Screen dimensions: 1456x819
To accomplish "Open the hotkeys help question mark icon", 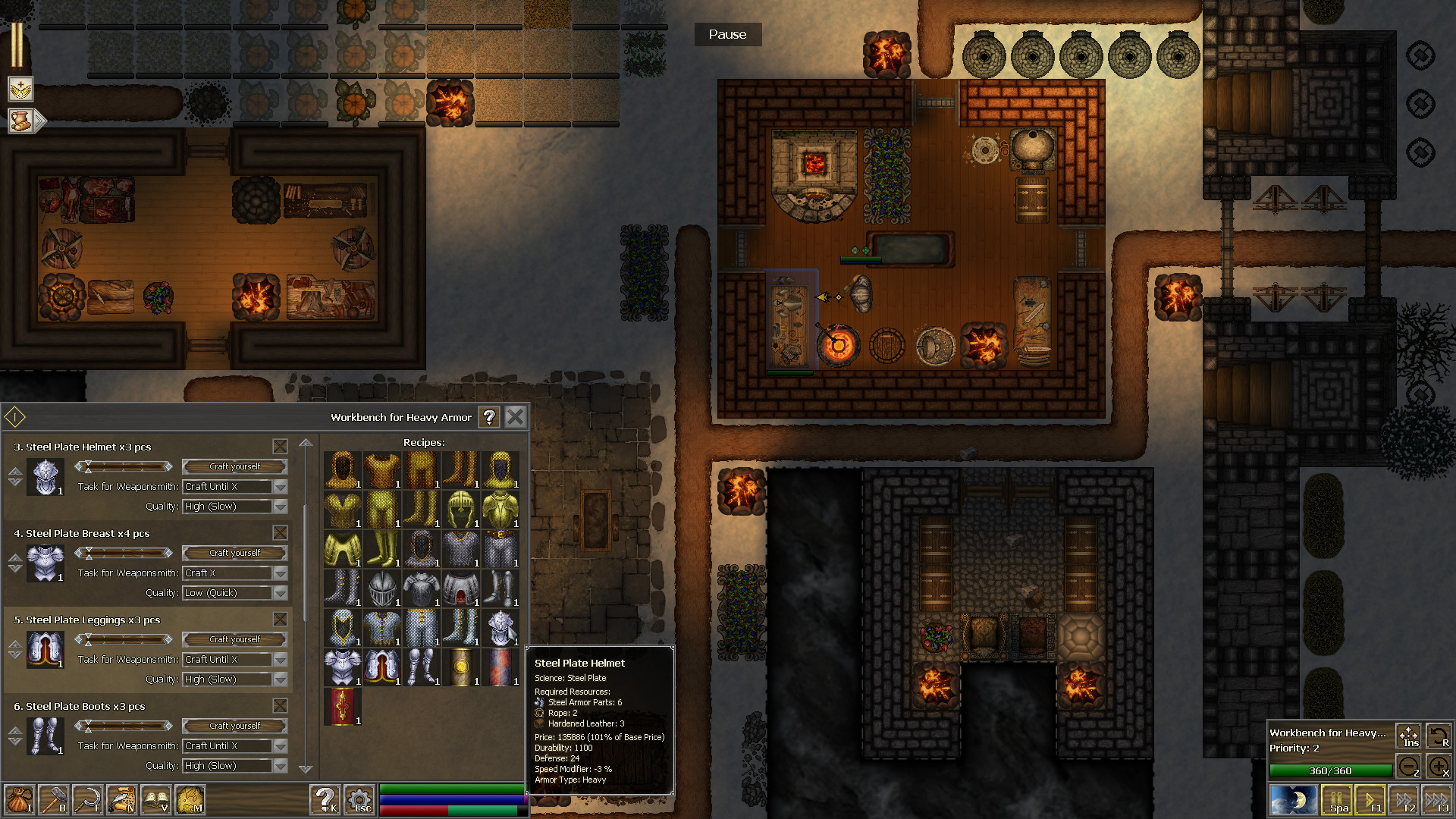I will pyautogui.click(x=325, y=799).
